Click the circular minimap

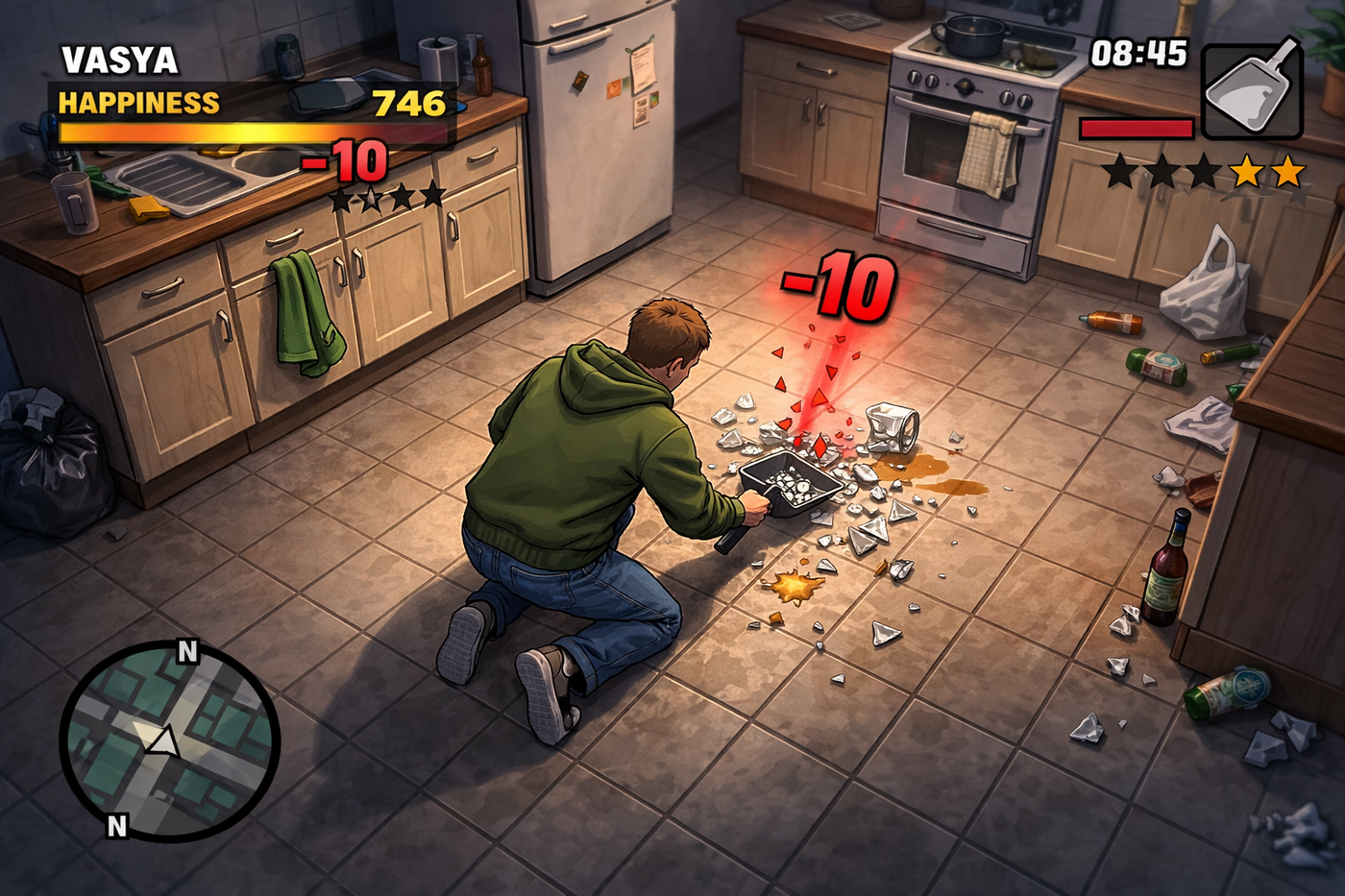(x=169, y=739)
